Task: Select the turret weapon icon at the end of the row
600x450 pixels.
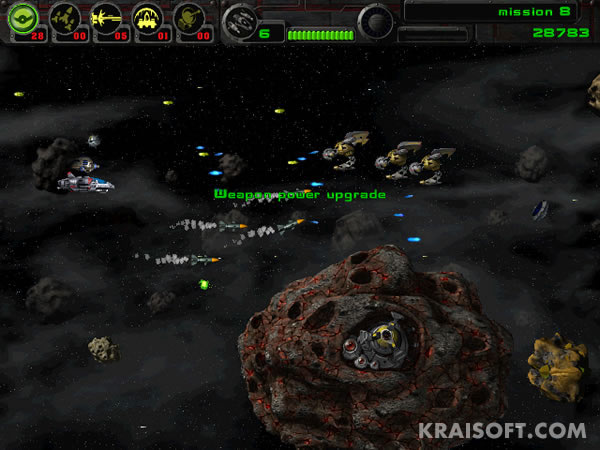Action: pyautogui.click(x=189, y=17)
